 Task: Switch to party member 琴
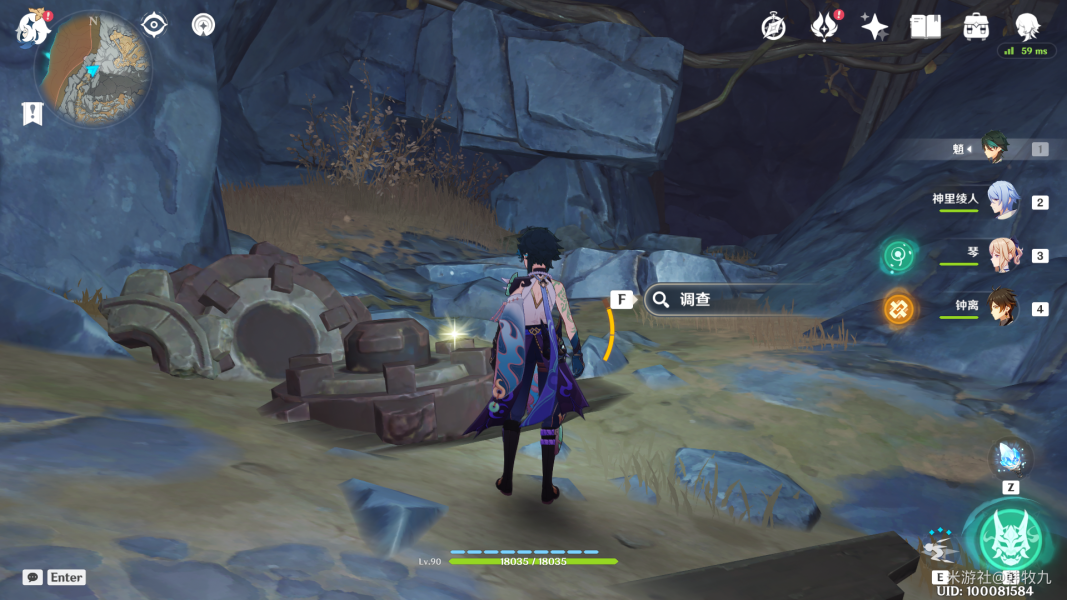click(1001, 255)
